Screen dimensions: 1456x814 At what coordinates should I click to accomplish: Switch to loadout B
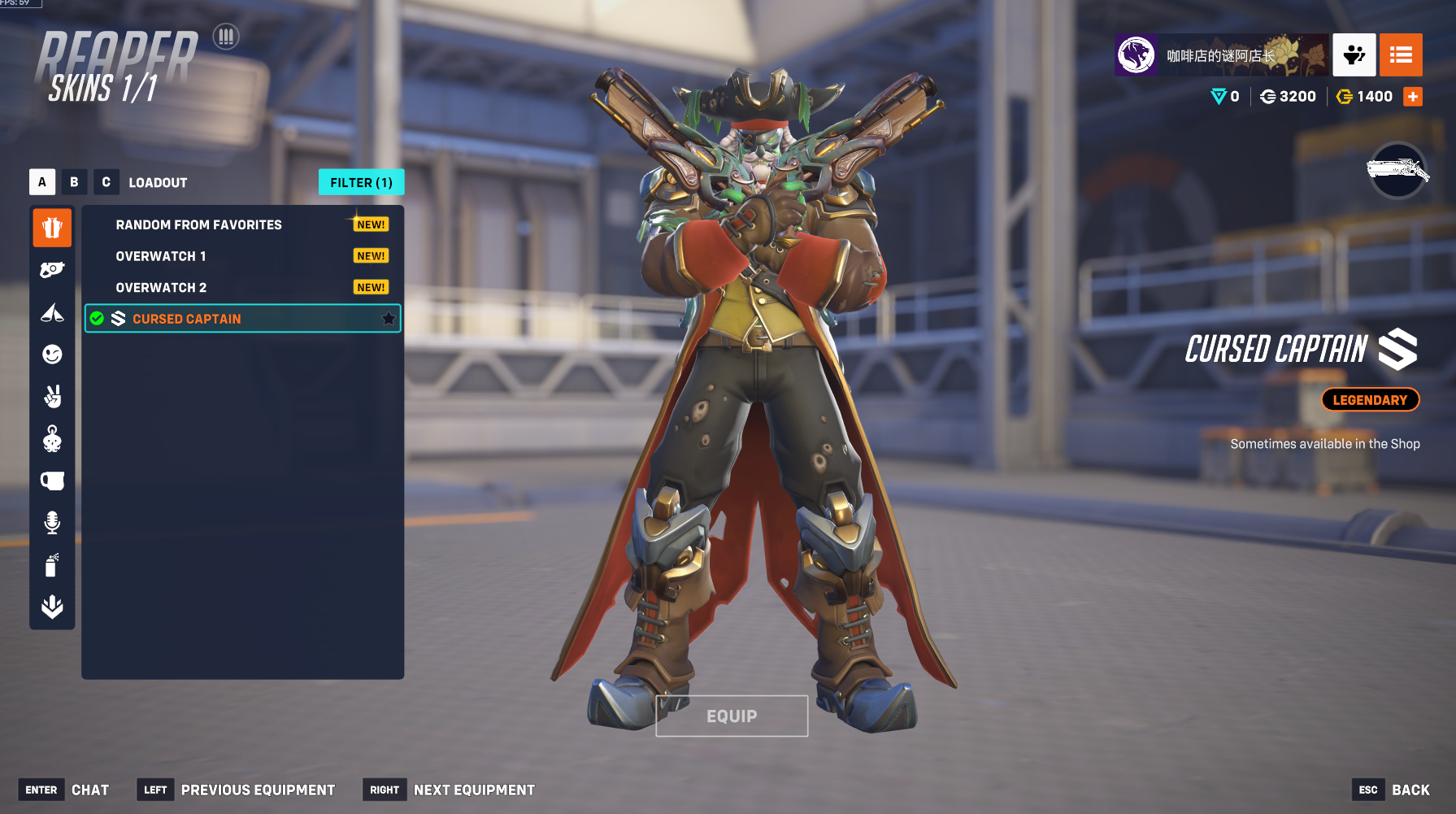tap(74, 182)
